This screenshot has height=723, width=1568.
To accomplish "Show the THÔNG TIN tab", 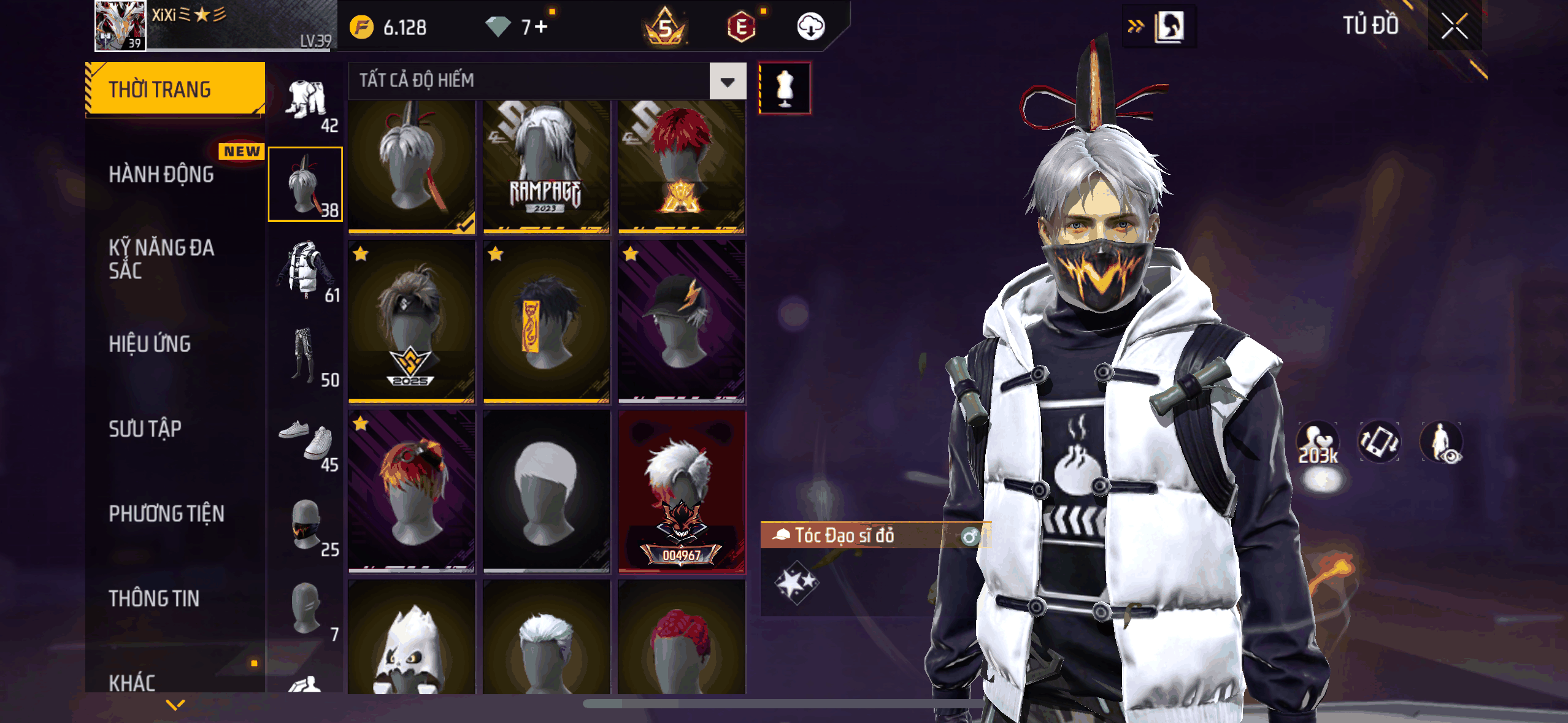I will point(154,599).
